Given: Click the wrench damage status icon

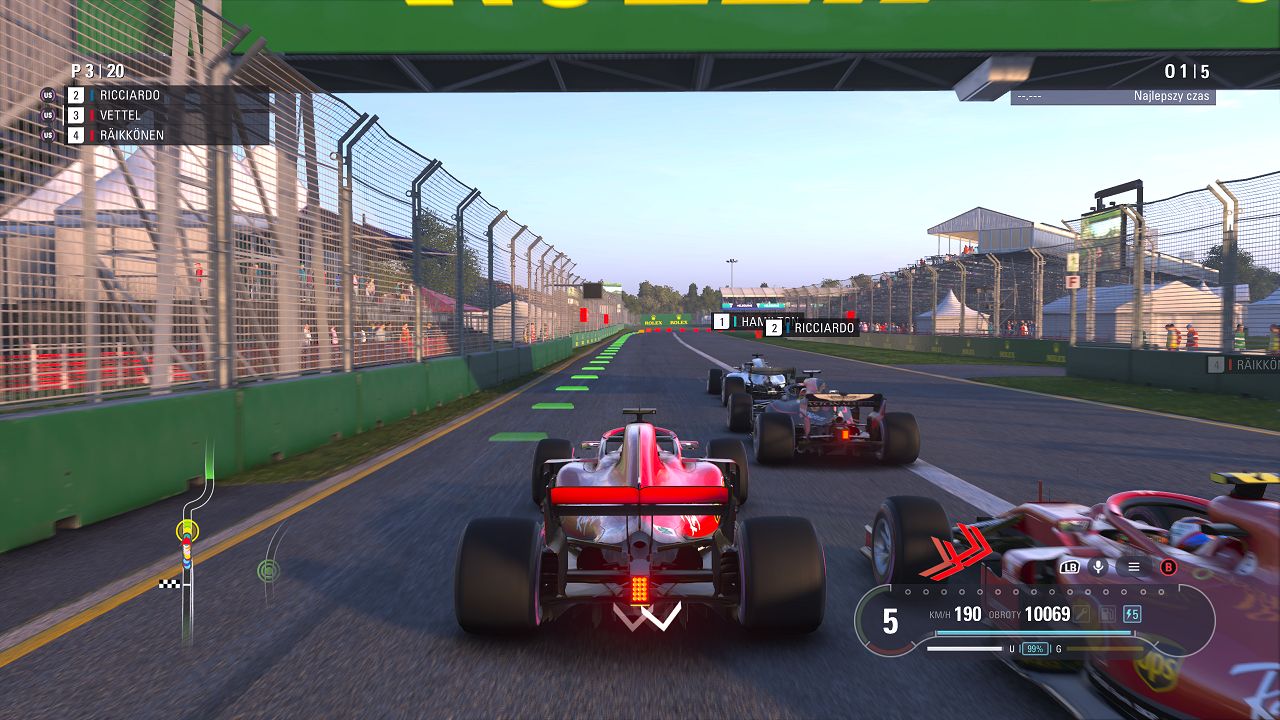Looking at the screenshot, I should click(x=1083, y=614).
